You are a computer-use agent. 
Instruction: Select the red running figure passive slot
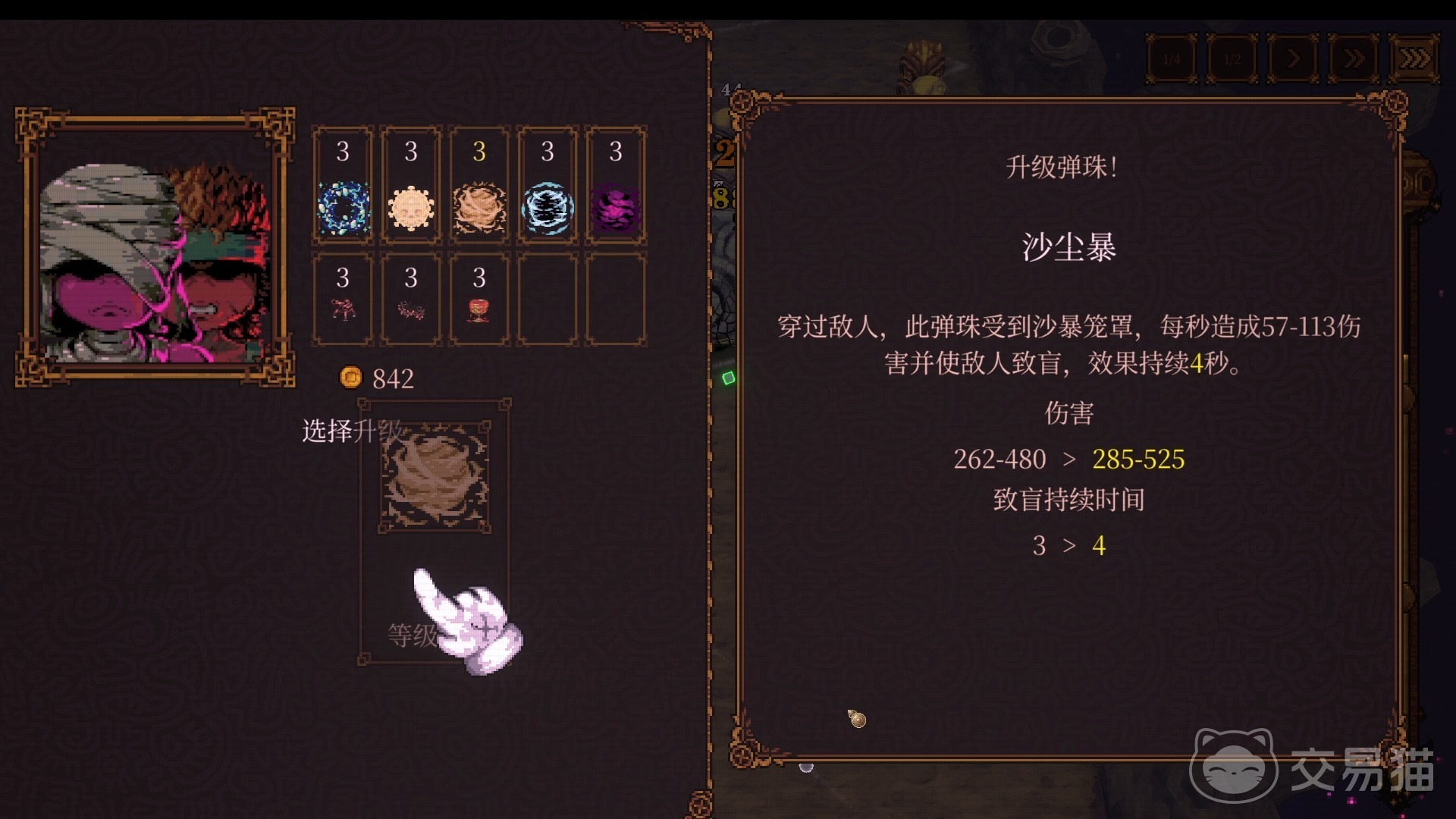click(x=343, y=300)
